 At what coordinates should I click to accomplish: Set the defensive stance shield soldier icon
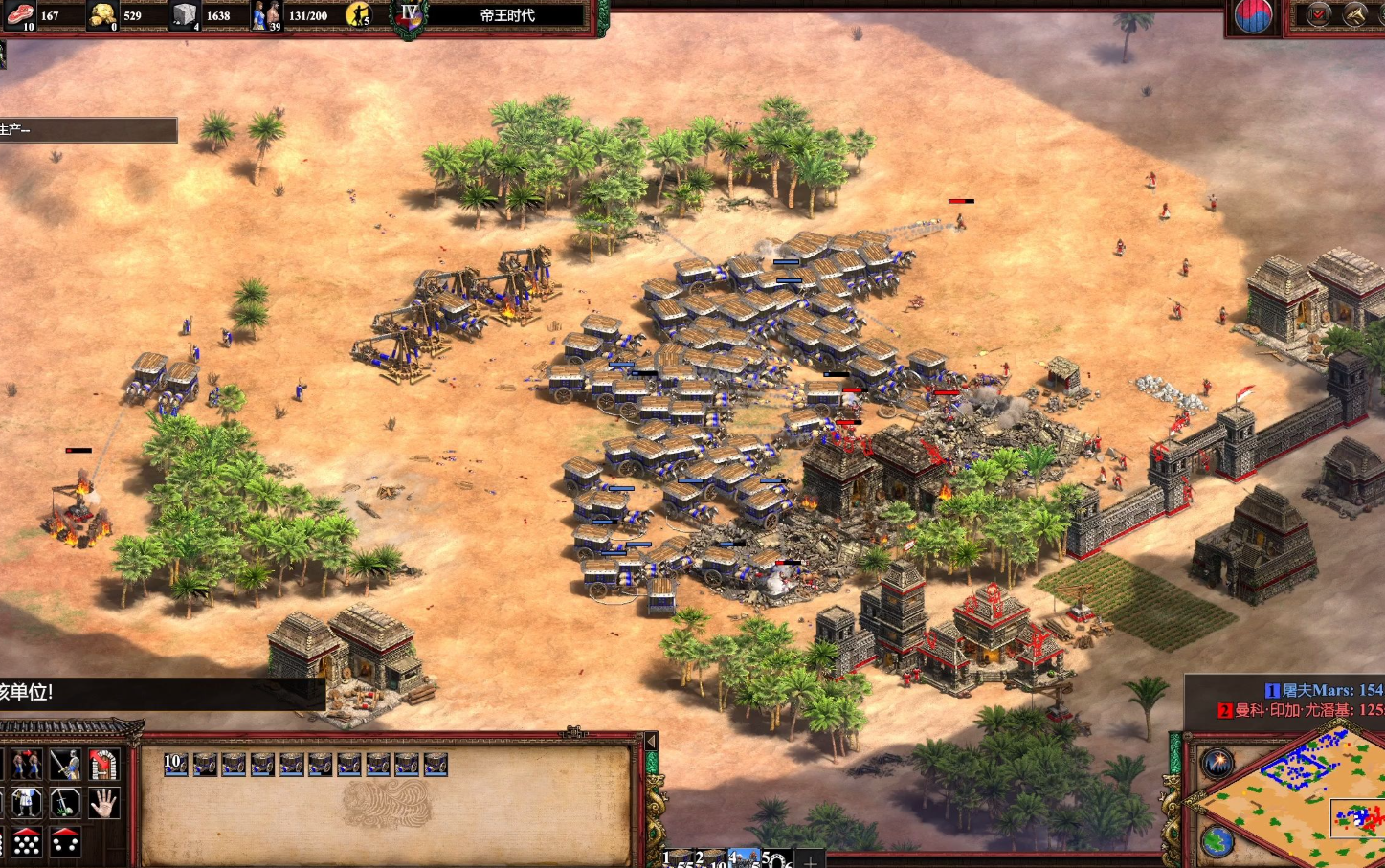(x=27, y=802)
